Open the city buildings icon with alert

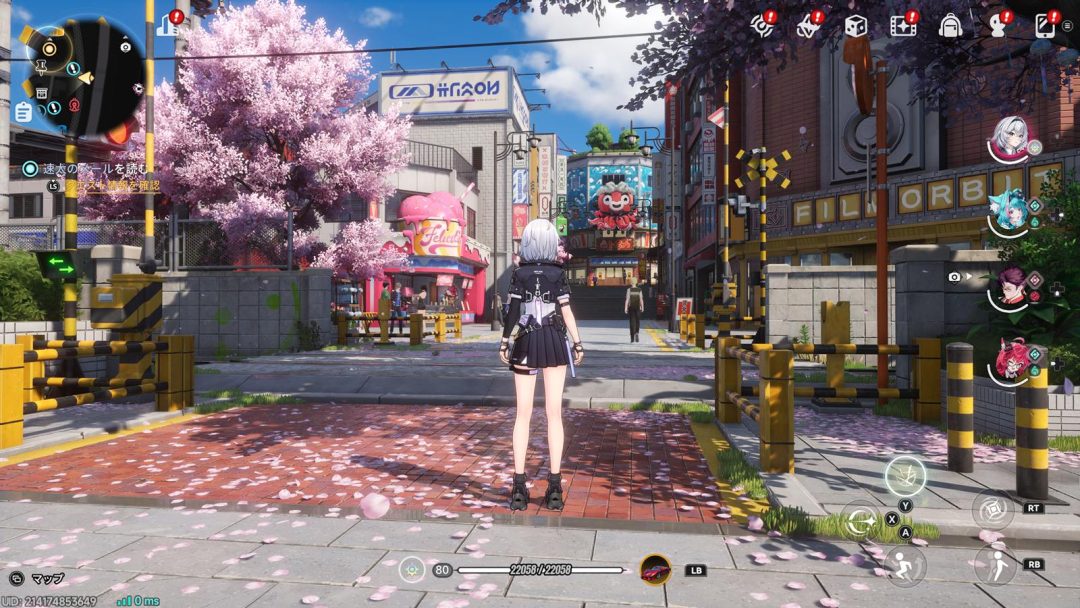coord(168,24)
